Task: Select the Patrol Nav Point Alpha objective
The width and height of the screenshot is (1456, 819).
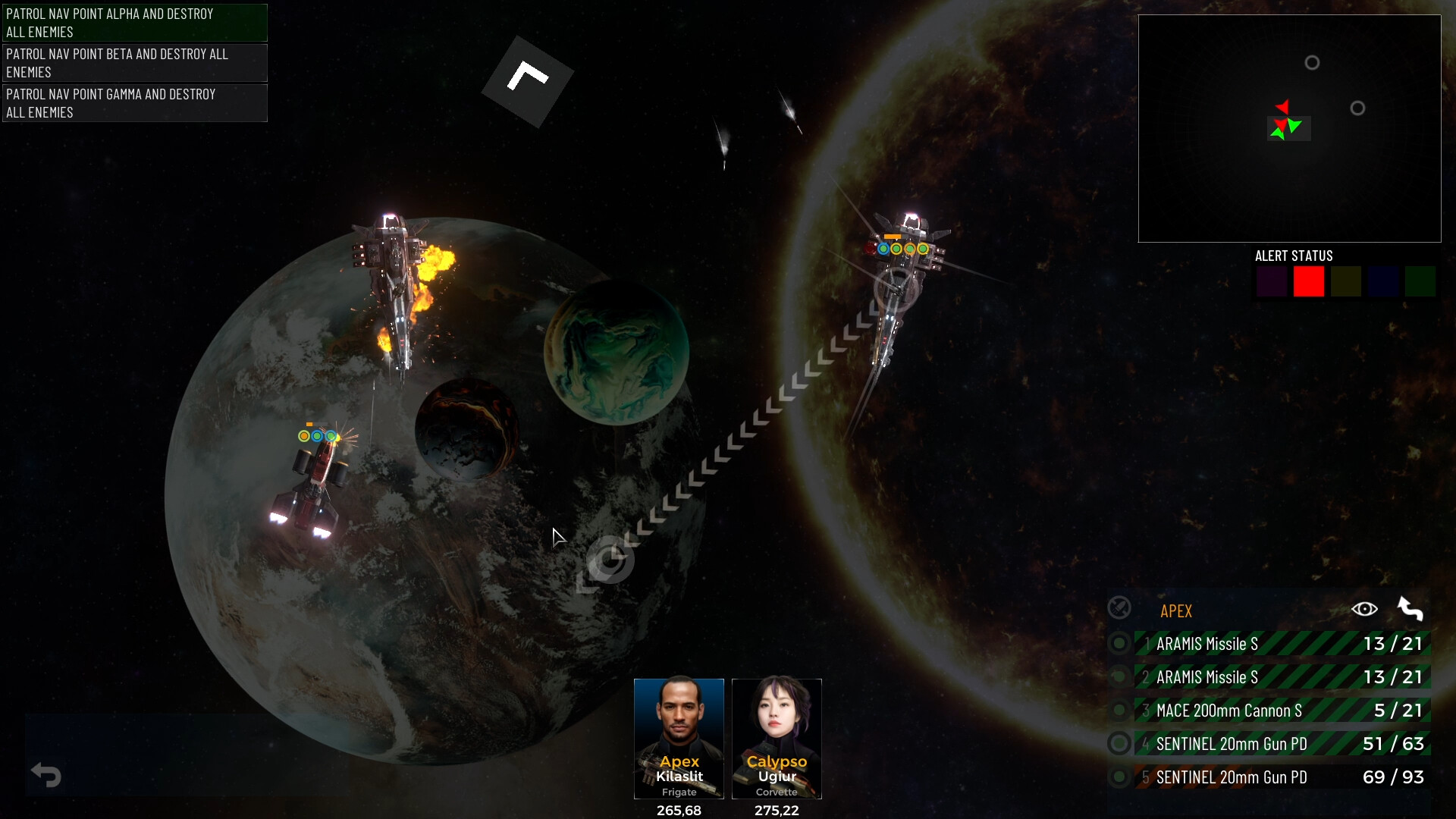Action: [134, 22]
